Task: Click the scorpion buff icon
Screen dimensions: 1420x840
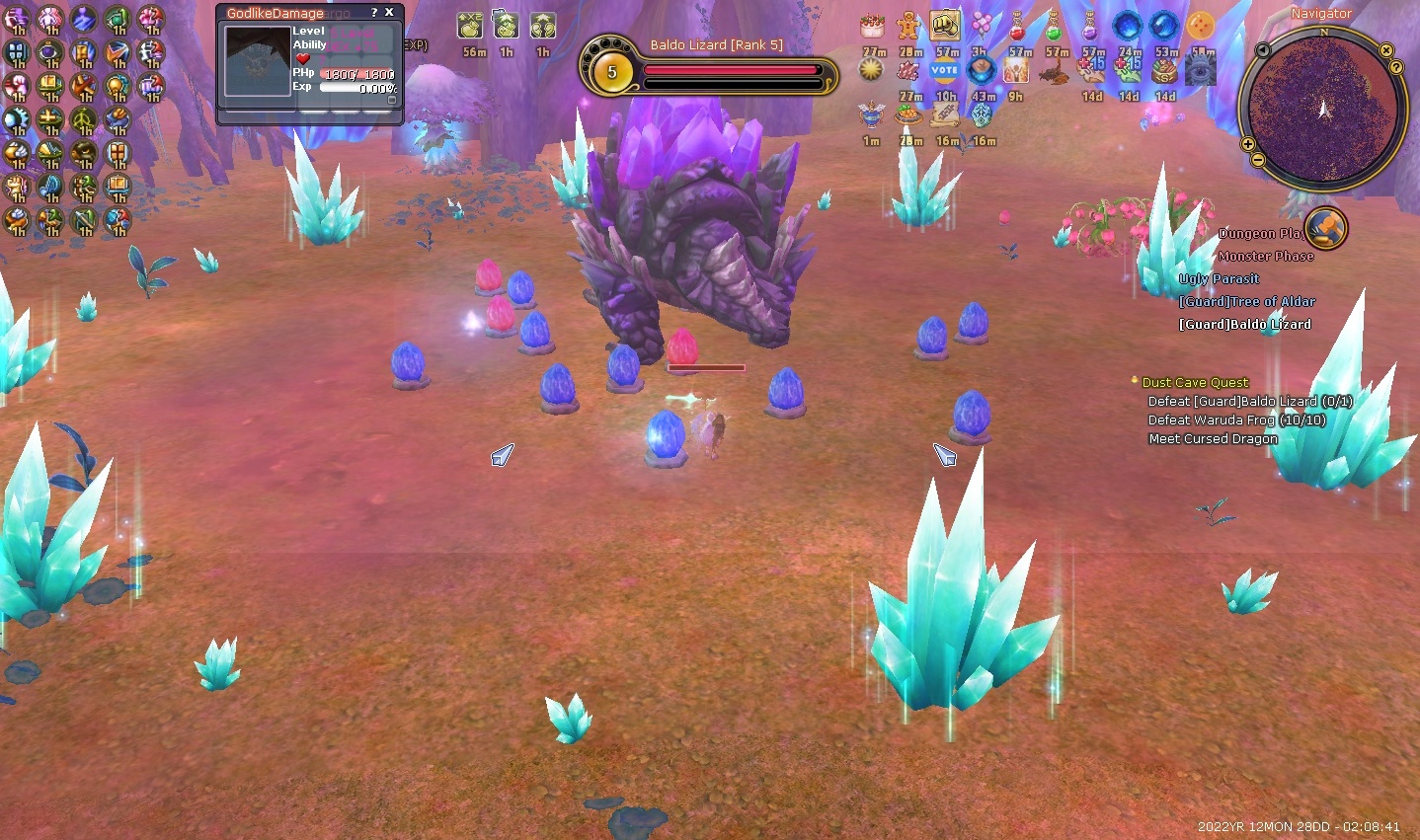Action: point(1056,71)
